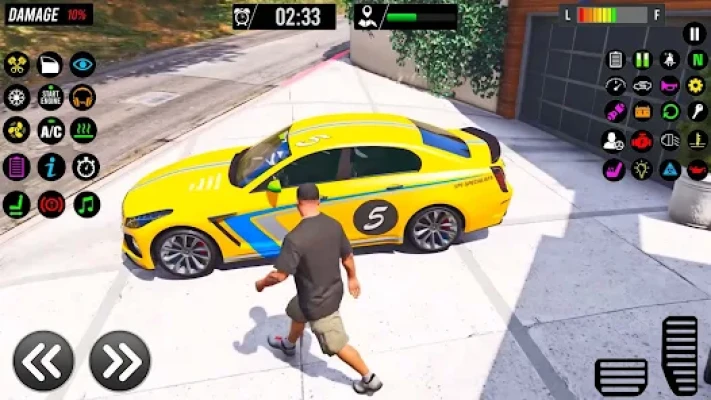Click the stopwatch icon
Screen dimensions: 711x400
click(86, 167)
